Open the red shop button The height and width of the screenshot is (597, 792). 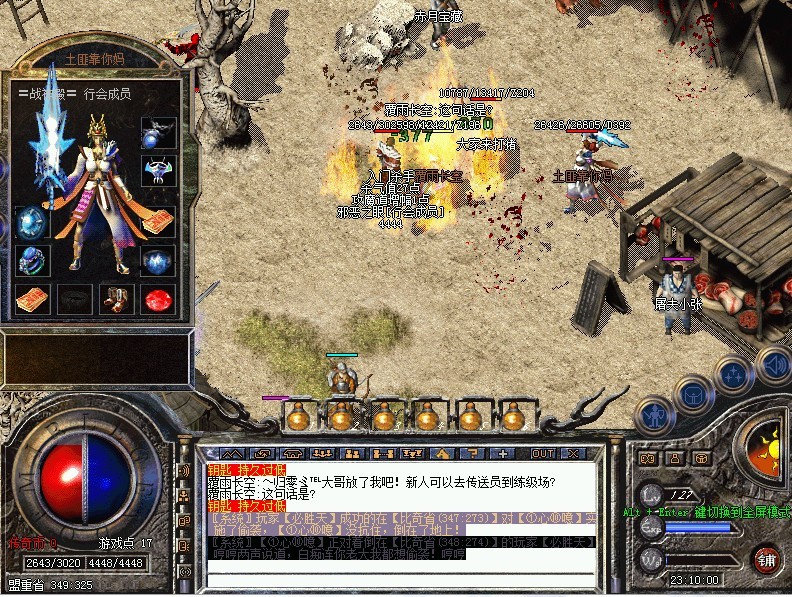pos(768,557)
